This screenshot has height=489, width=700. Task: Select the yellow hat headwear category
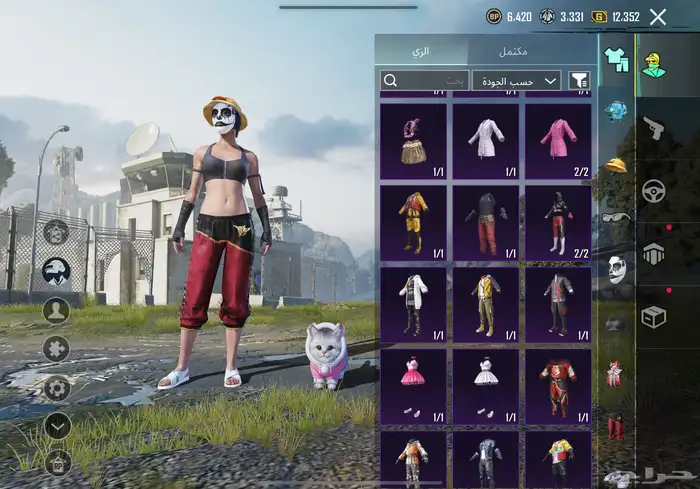click(x=616, y=163)
